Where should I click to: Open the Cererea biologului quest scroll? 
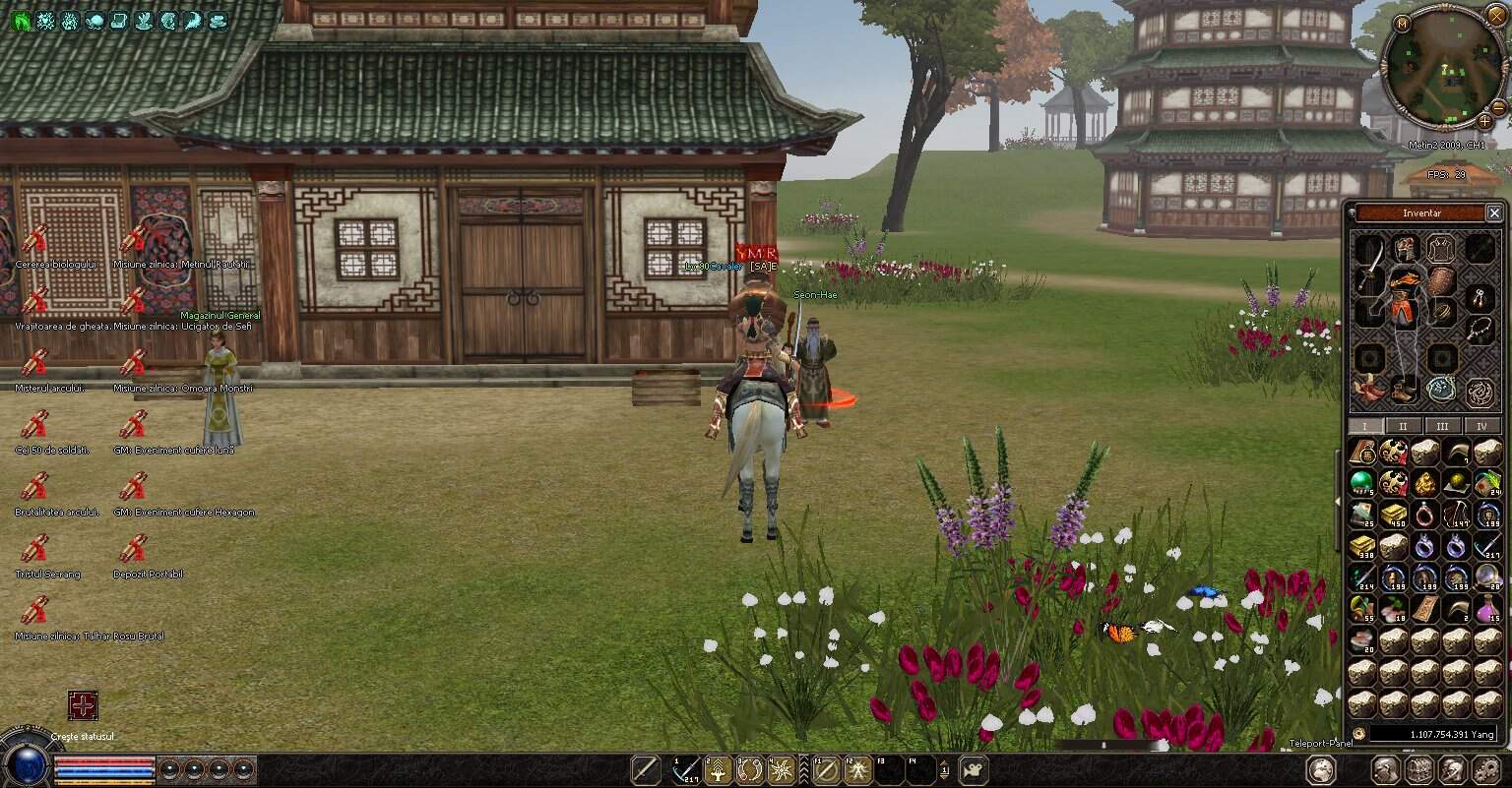click(35, 239)
